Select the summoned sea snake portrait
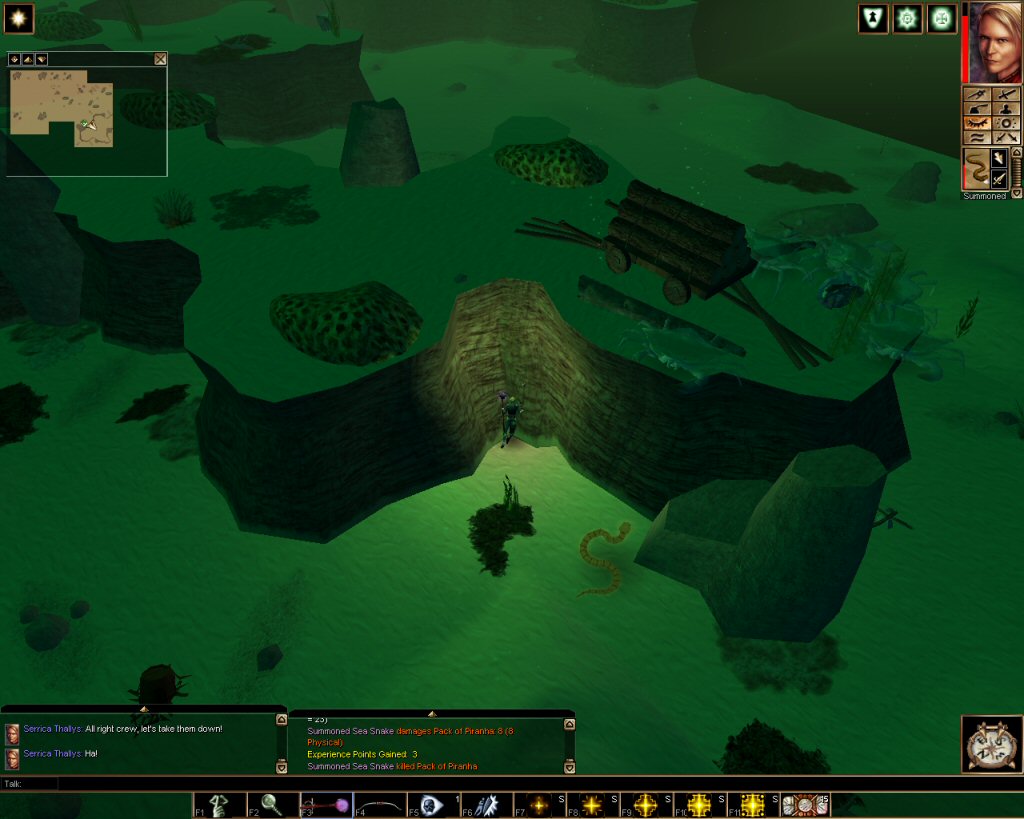Viewport: 1024px width, 819px height. click(x=975, y=168)
